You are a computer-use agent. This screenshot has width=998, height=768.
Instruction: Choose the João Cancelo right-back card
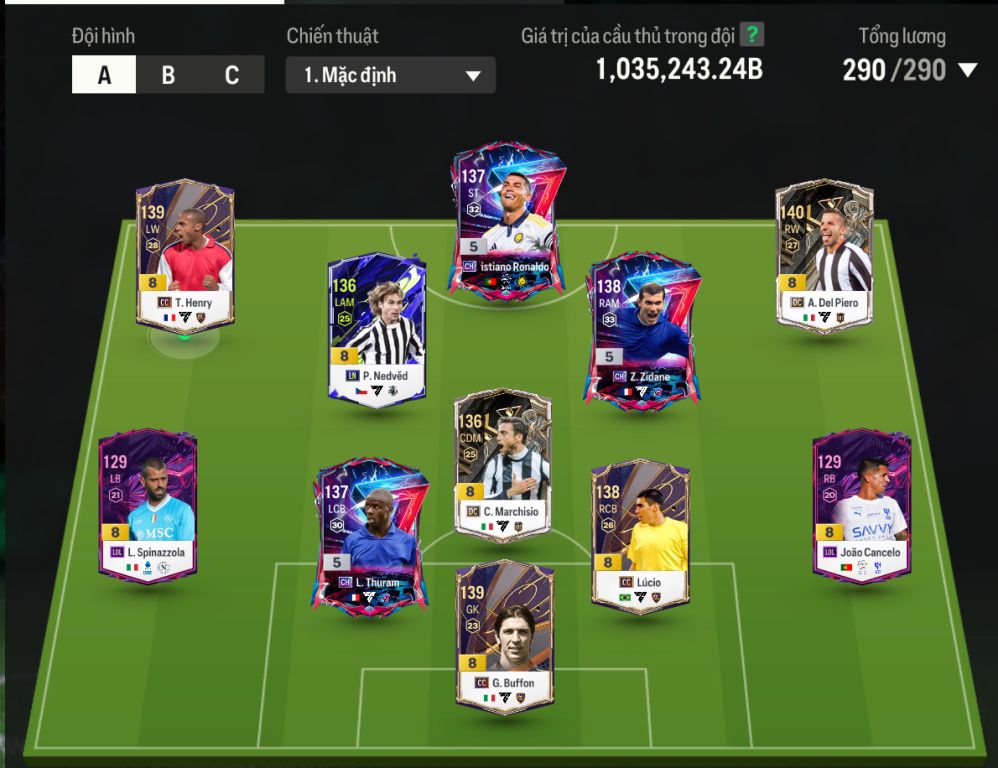(861, 506)
